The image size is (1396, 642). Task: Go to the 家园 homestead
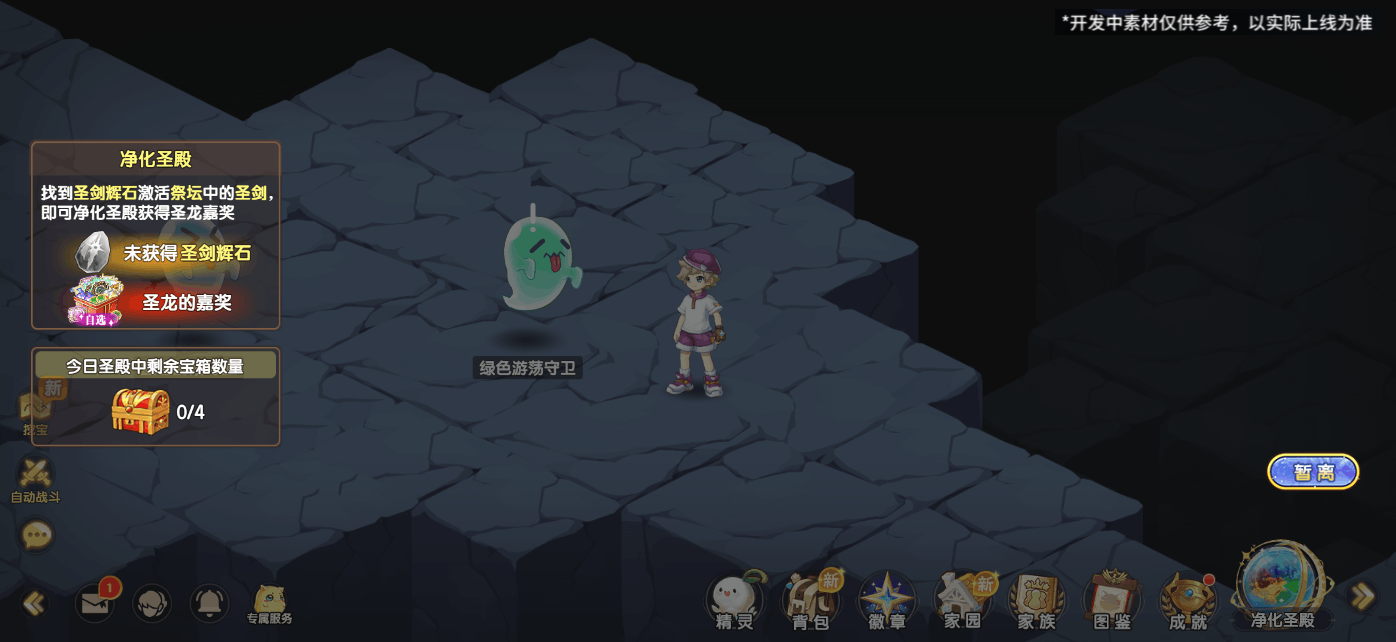click(962, 600)
